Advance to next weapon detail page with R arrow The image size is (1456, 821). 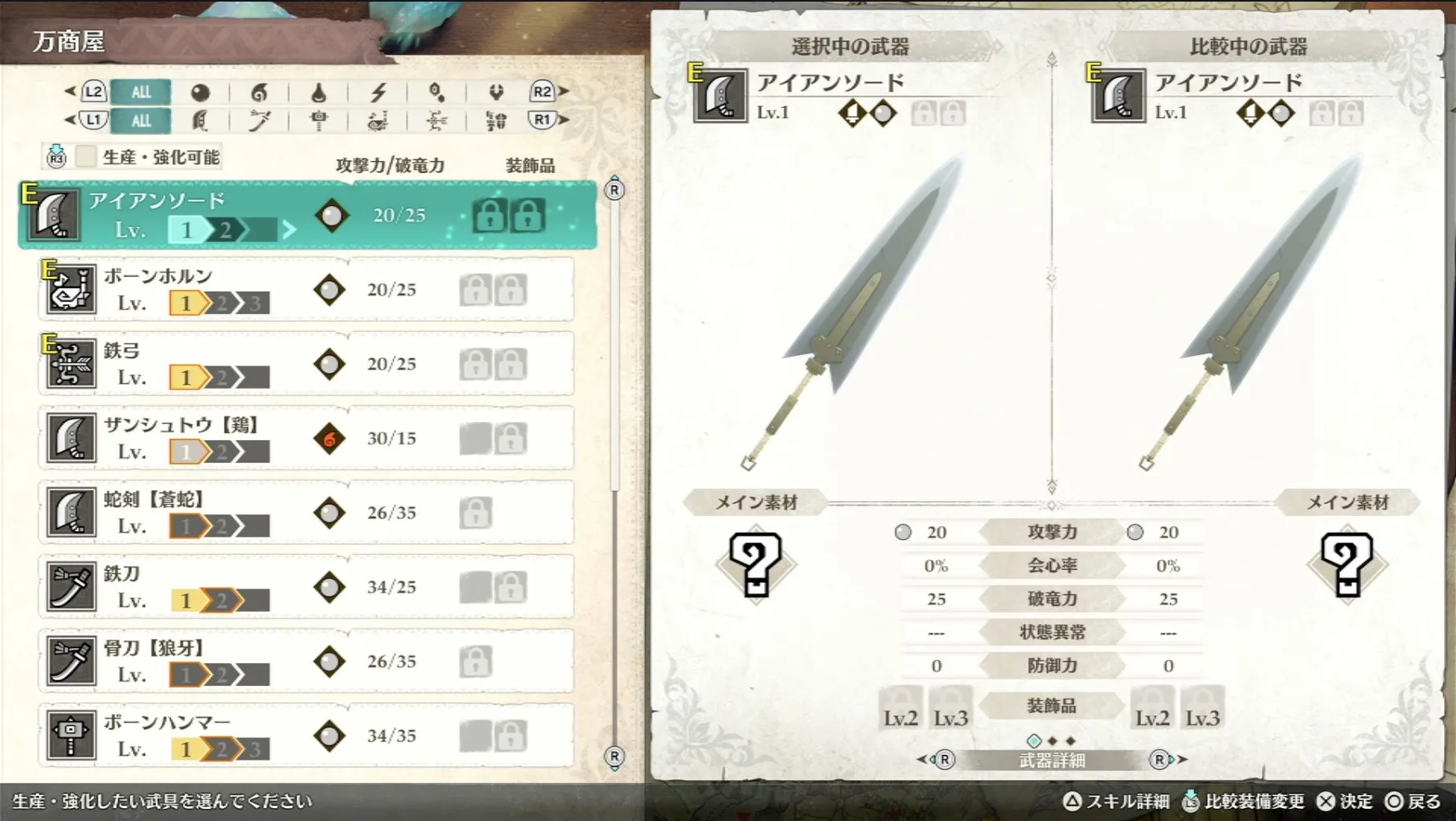point(1160,757)
